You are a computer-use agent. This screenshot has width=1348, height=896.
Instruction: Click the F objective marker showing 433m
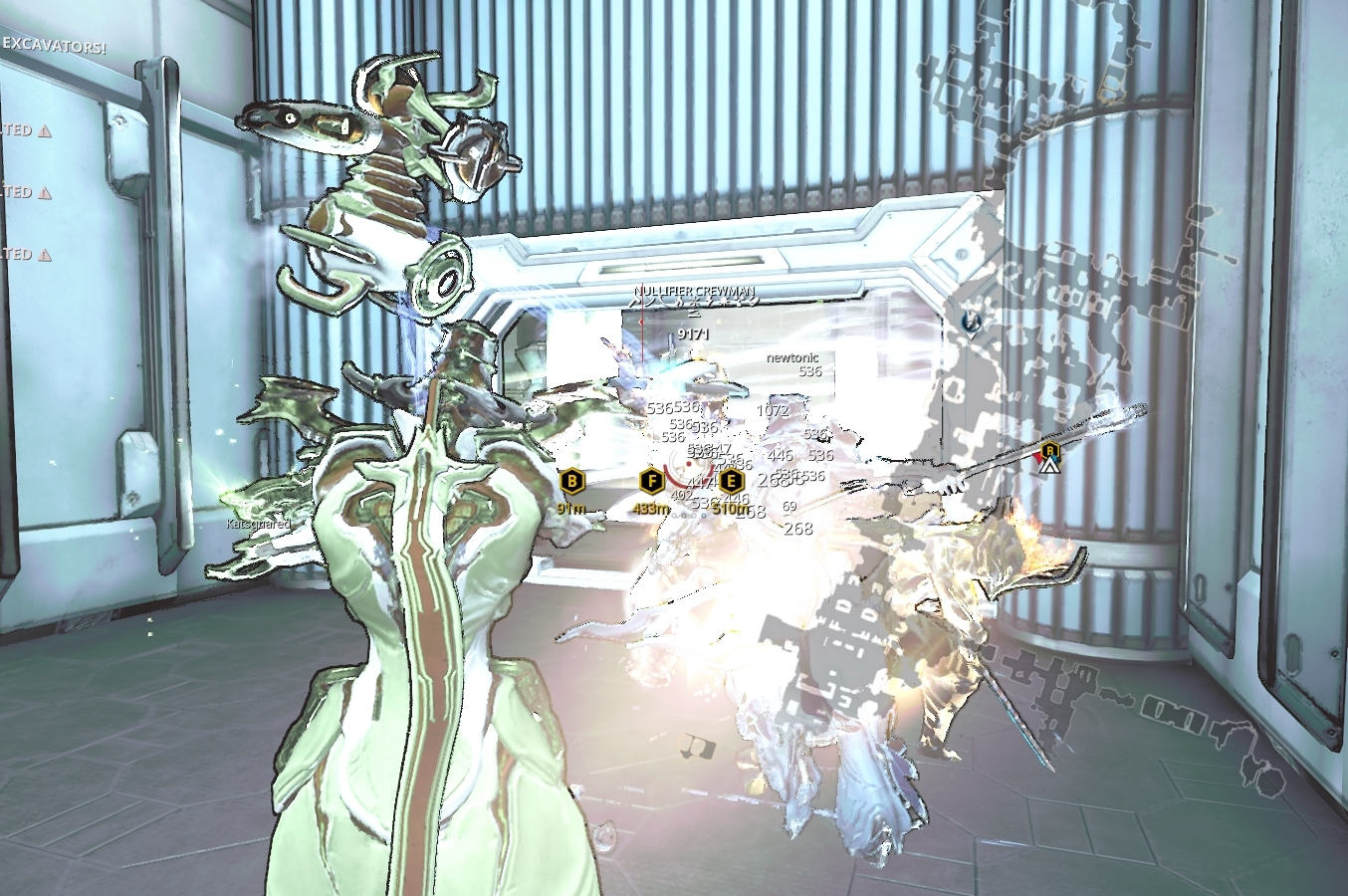point(651,480)
